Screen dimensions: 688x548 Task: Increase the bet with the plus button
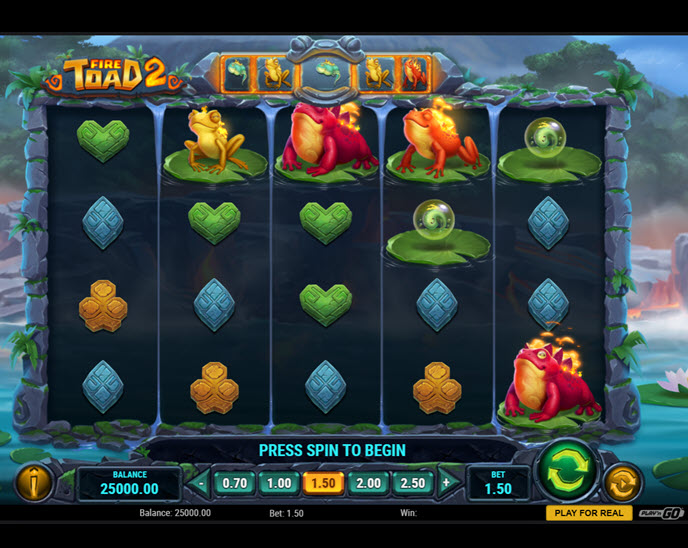446,483
